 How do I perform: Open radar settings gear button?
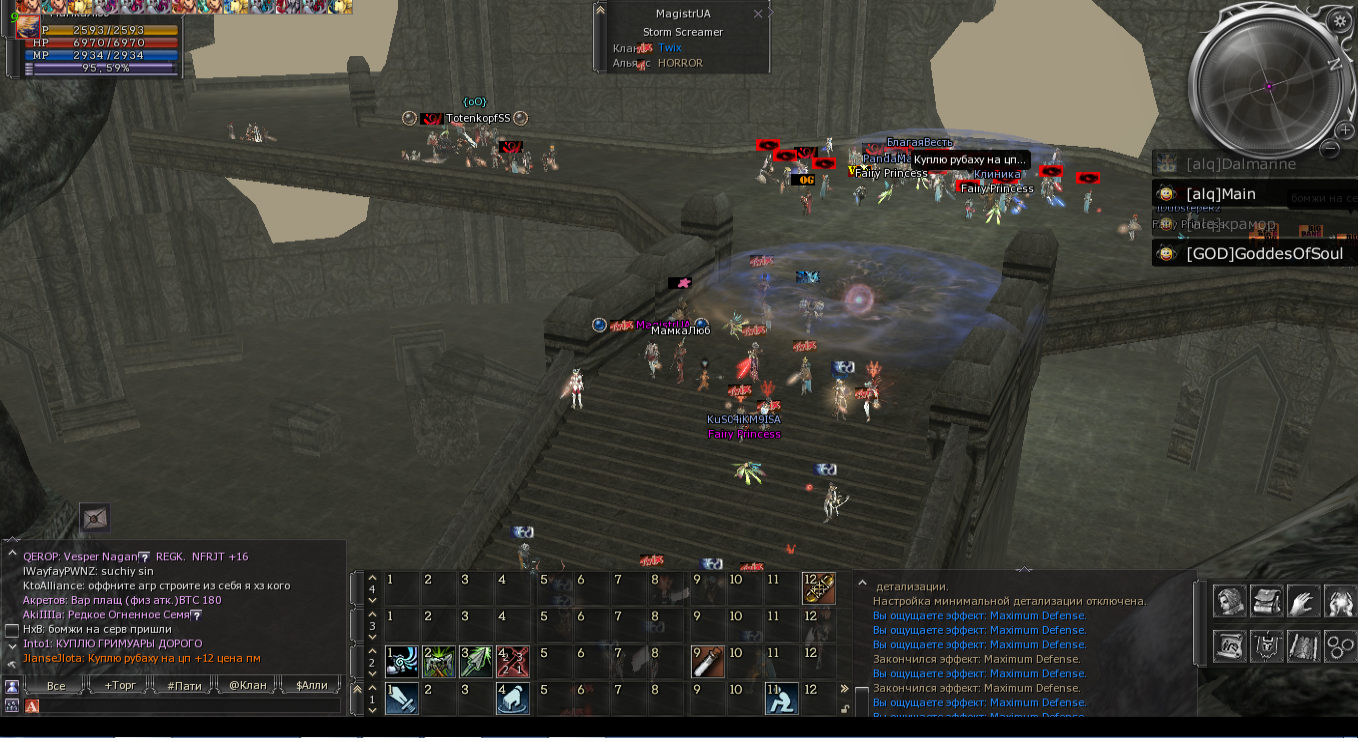click(x=1341, y=20)
